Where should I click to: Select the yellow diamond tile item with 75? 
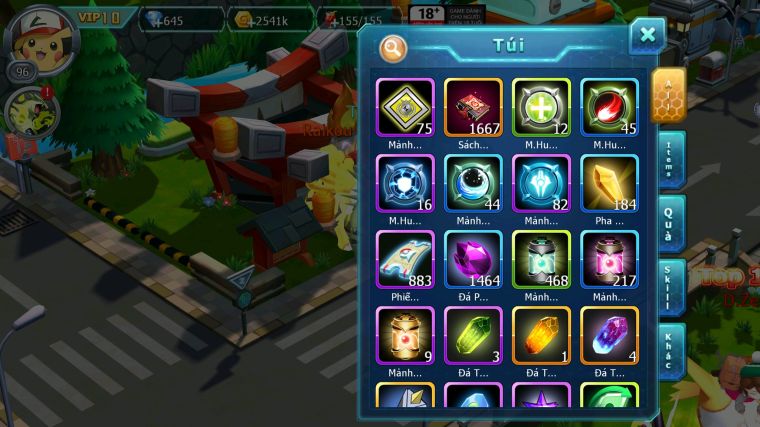pos(405,107)
